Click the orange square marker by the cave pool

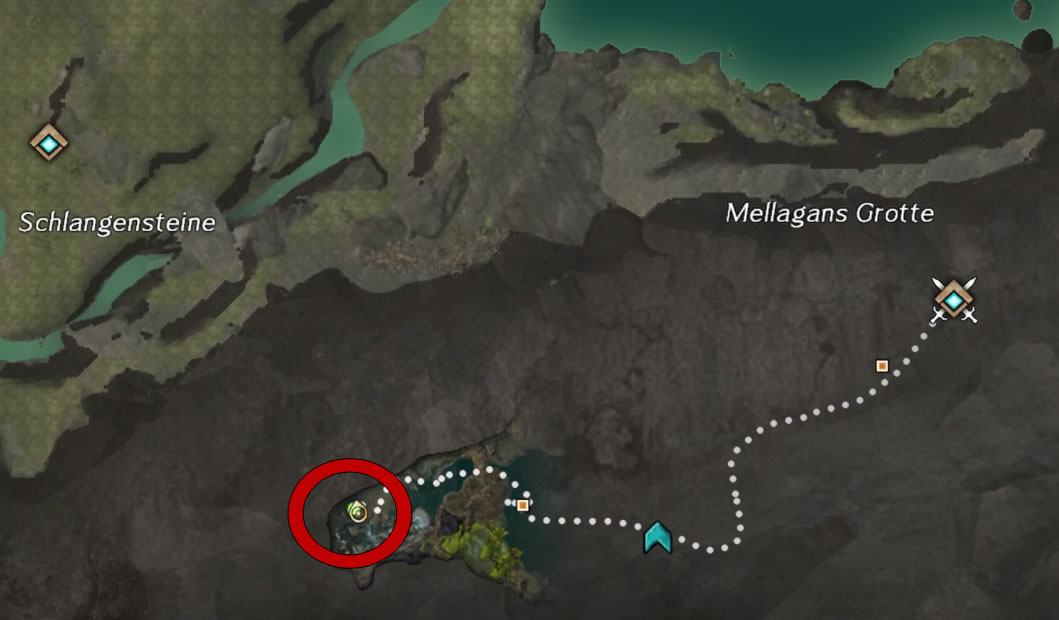coord(522,505)
